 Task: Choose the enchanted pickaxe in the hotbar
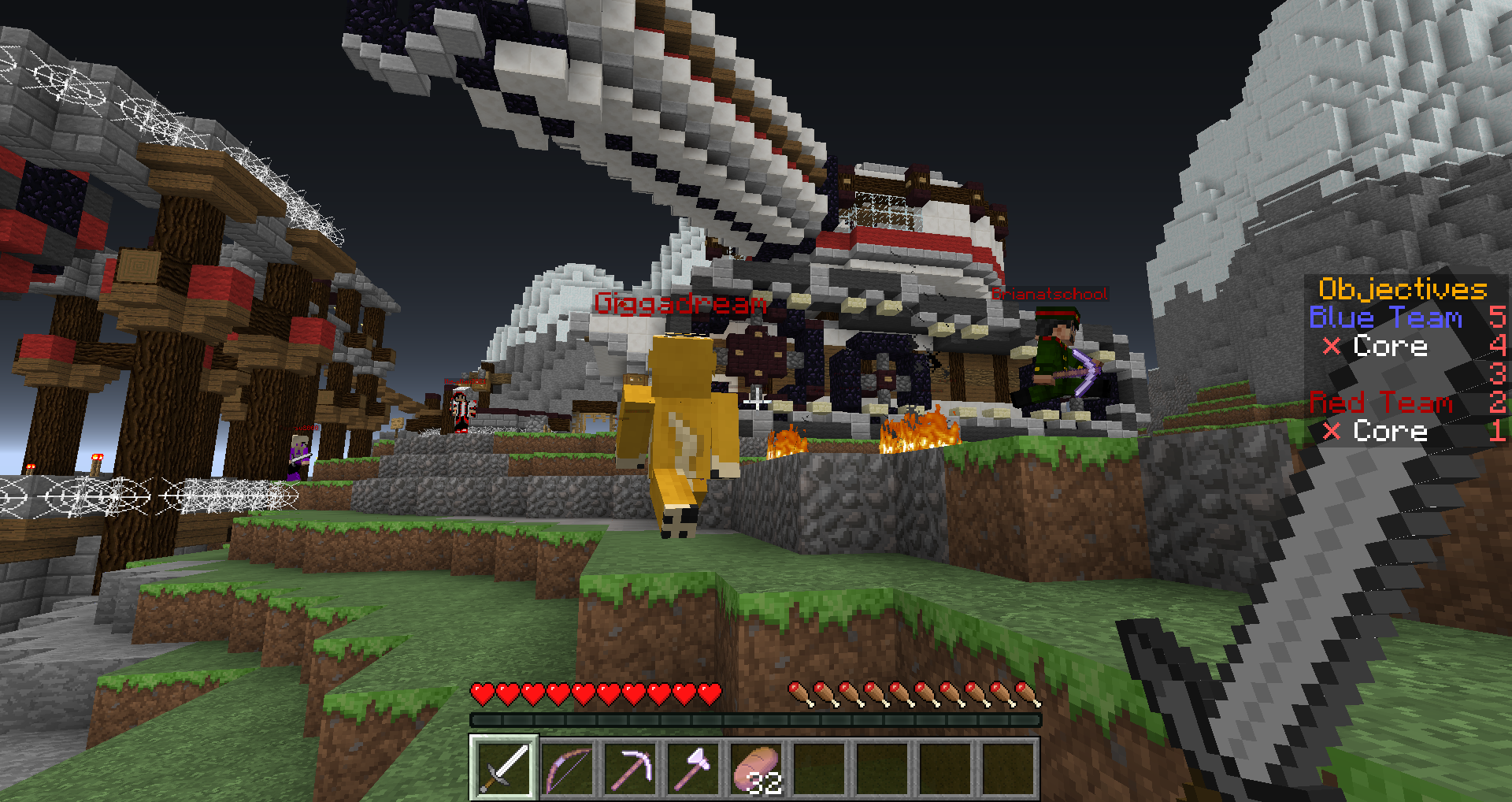(x=631, y=767)
